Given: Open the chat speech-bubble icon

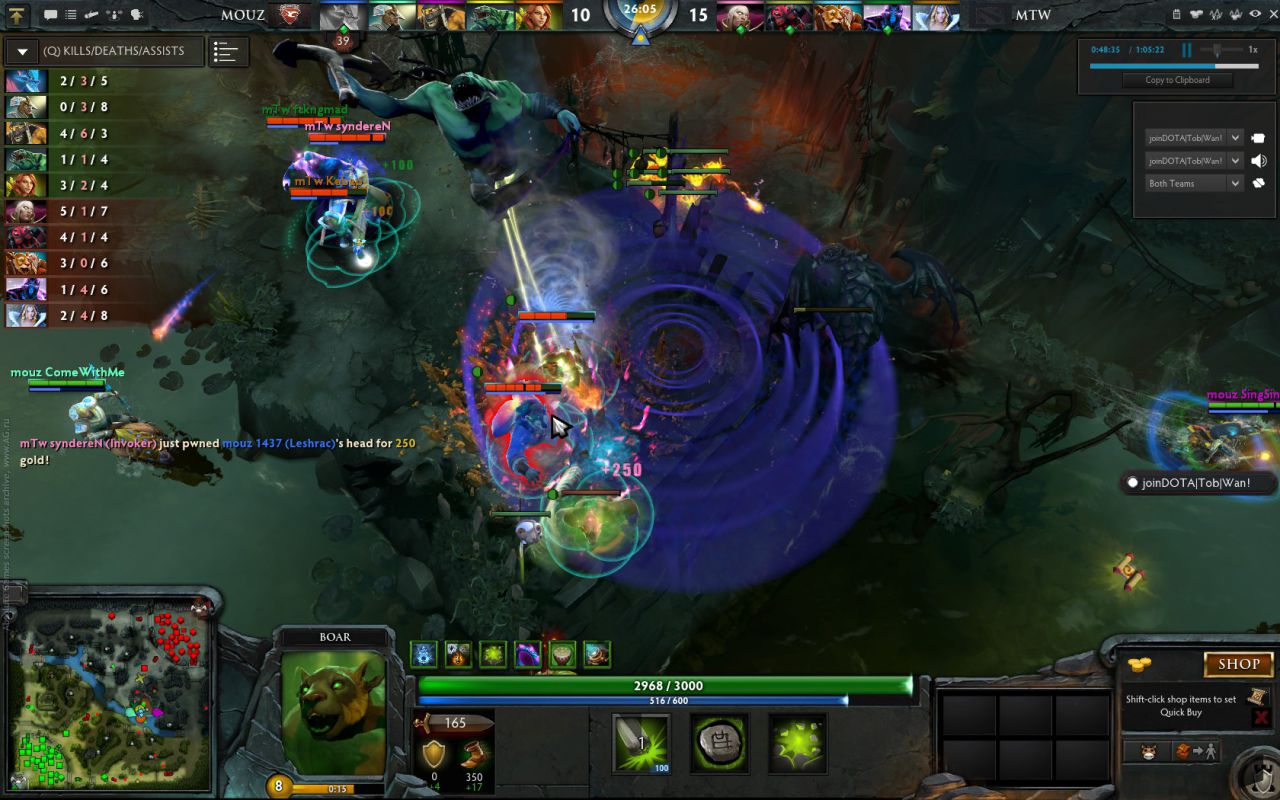Looking at the screenshot, I should coord(50,15).
